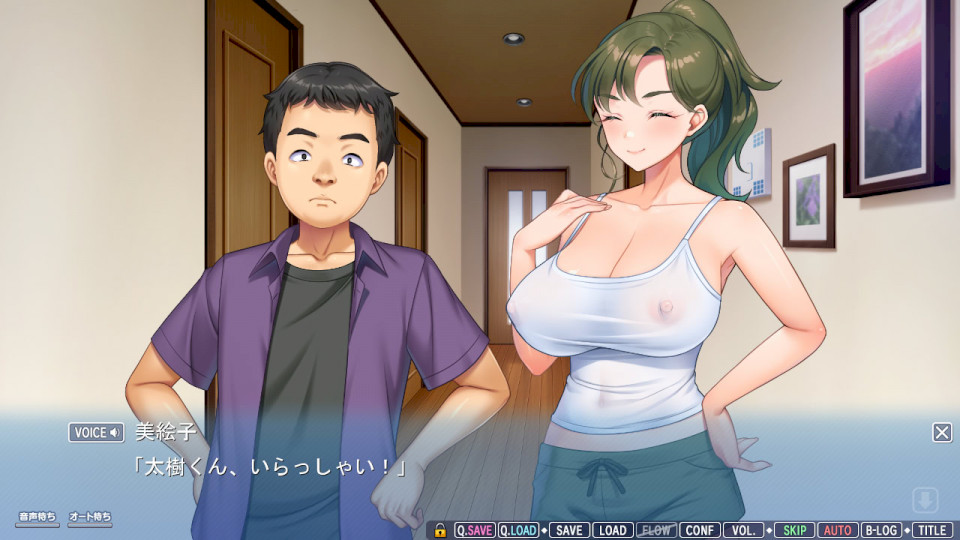Close the message window with the X

(942, 432)
